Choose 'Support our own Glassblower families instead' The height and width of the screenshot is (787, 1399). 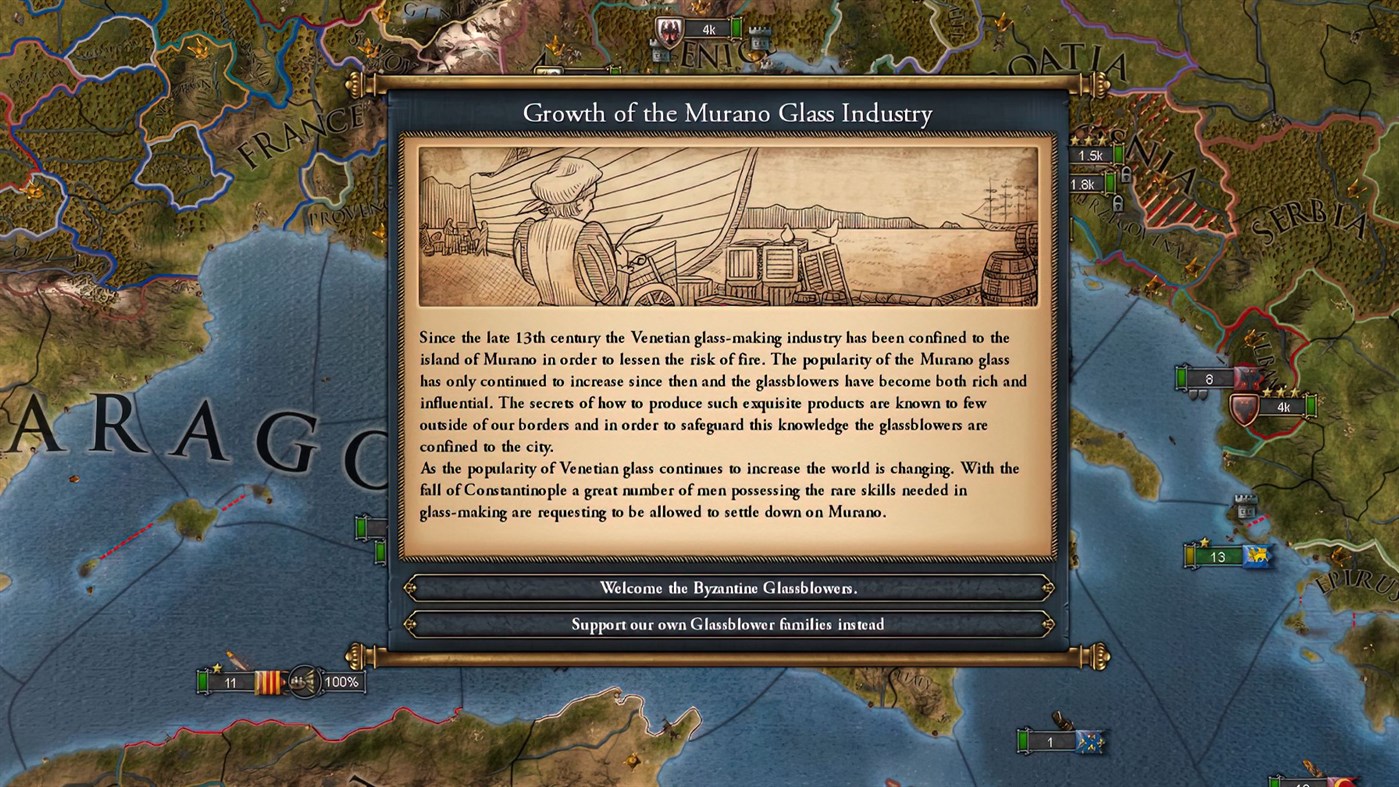click(x=728, y=624)
